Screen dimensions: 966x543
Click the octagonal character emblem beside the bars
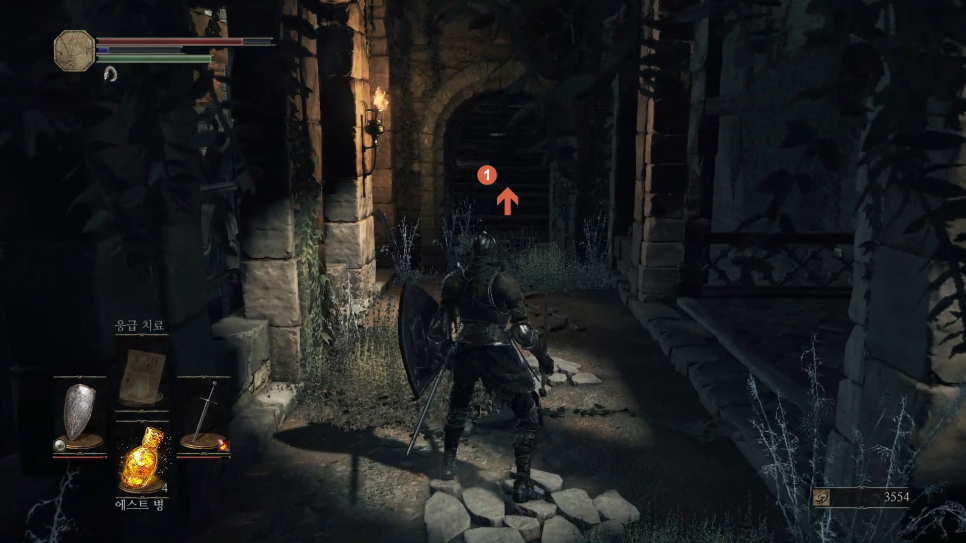tap(74, 50)
